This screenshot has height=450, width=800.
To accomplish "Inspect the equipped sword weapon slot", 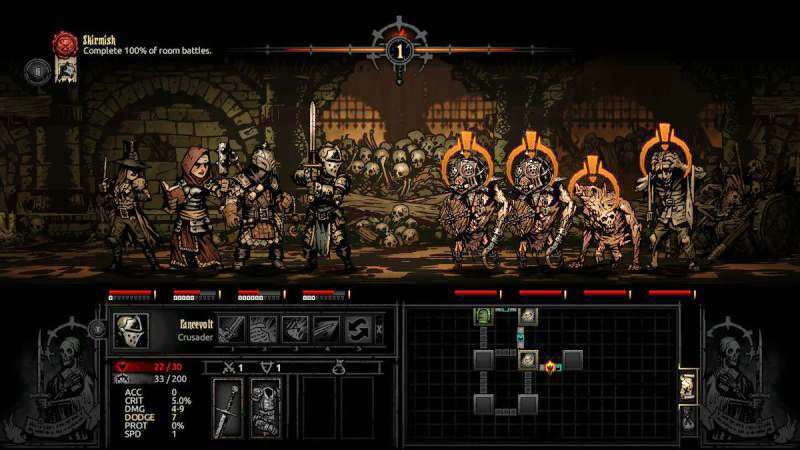I will [228, 407].
